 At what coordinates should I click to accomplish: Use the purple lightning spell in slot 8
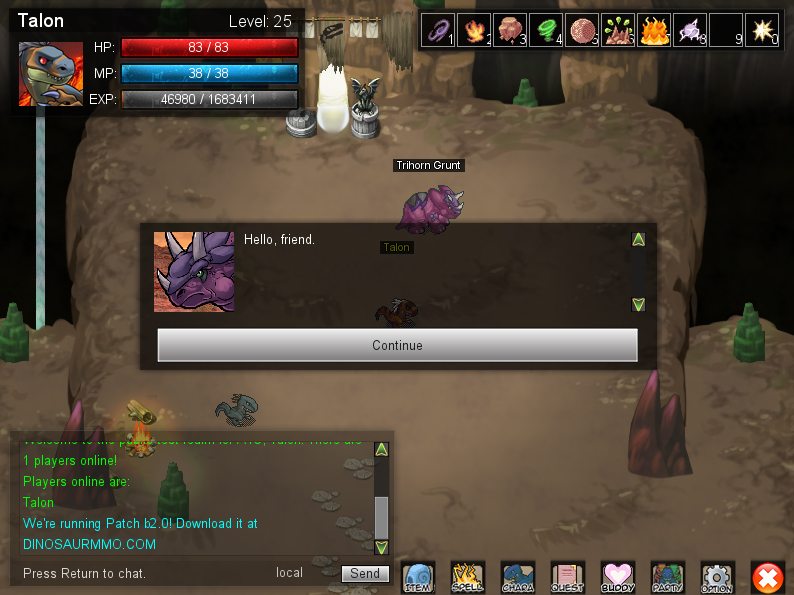click(690, 29)
